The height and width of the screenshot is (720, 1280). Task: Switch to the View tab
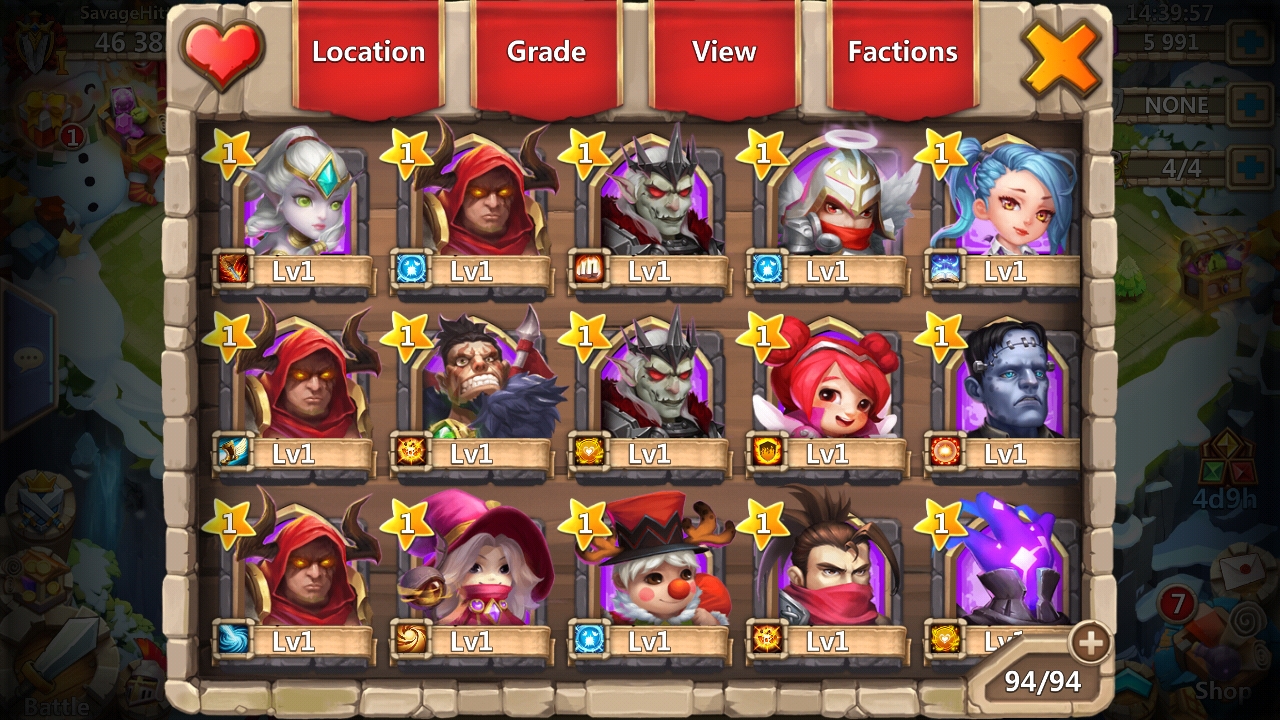[x=724, y=53]
